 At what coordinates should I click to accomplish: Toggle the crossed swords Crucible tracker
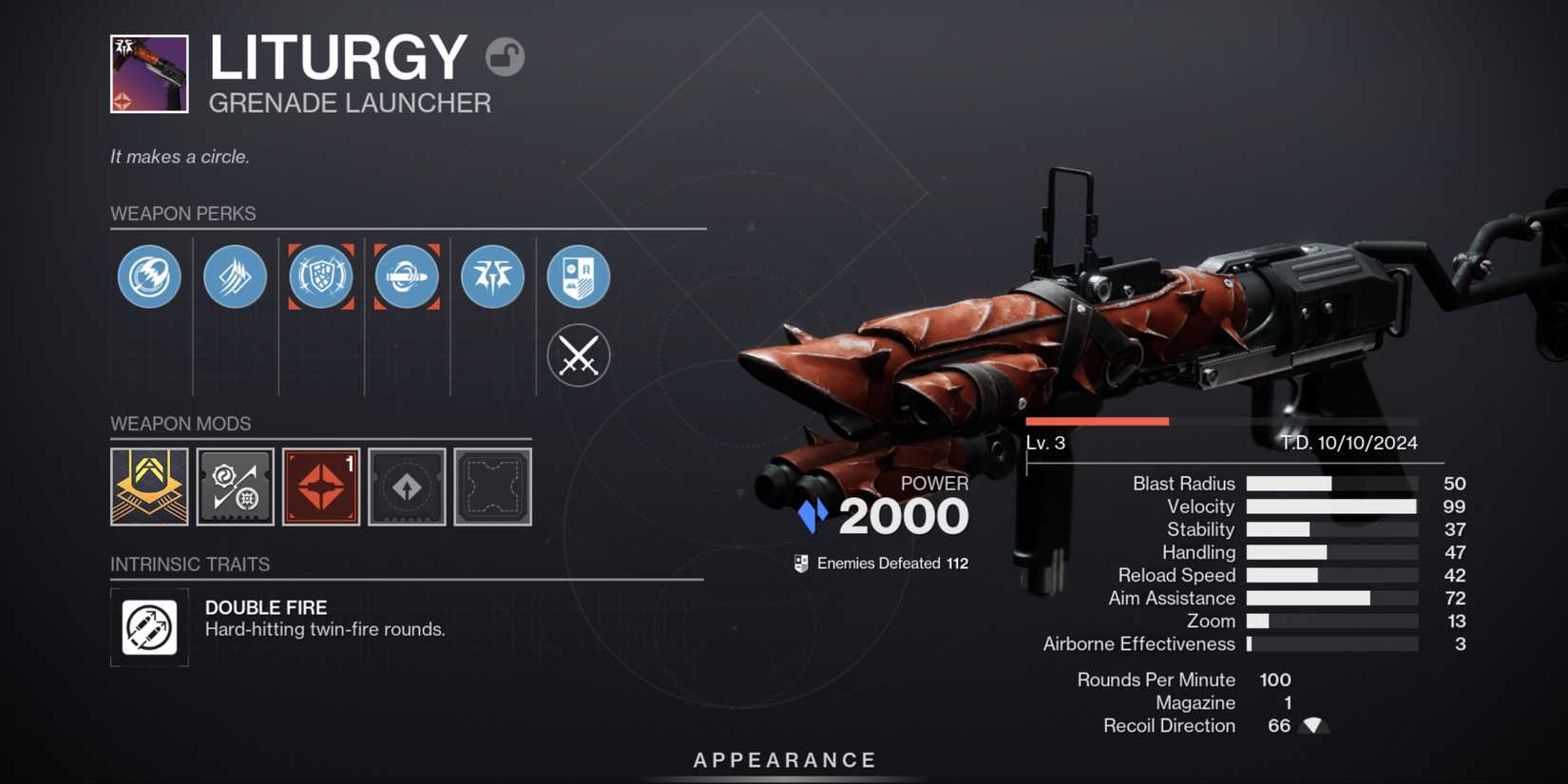[578, 354]
